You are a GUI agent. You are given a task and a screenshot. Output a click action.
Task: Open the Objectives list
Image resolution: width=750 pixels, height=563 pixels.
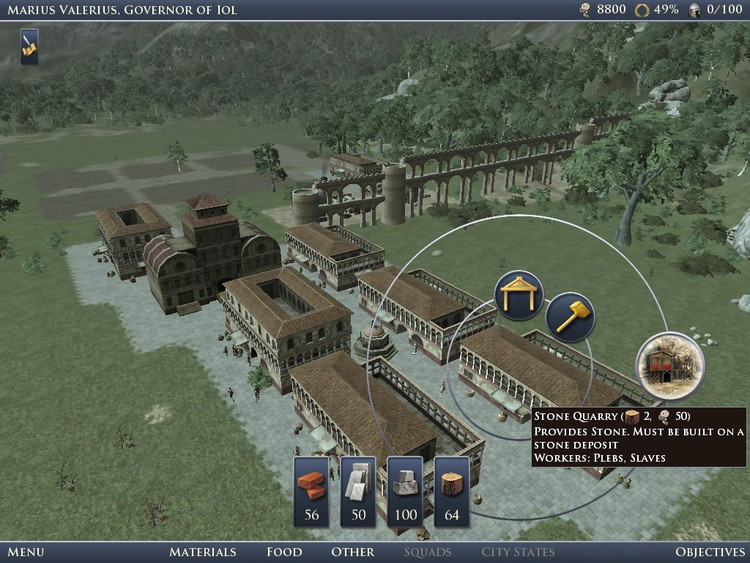(x=710, y=552)
